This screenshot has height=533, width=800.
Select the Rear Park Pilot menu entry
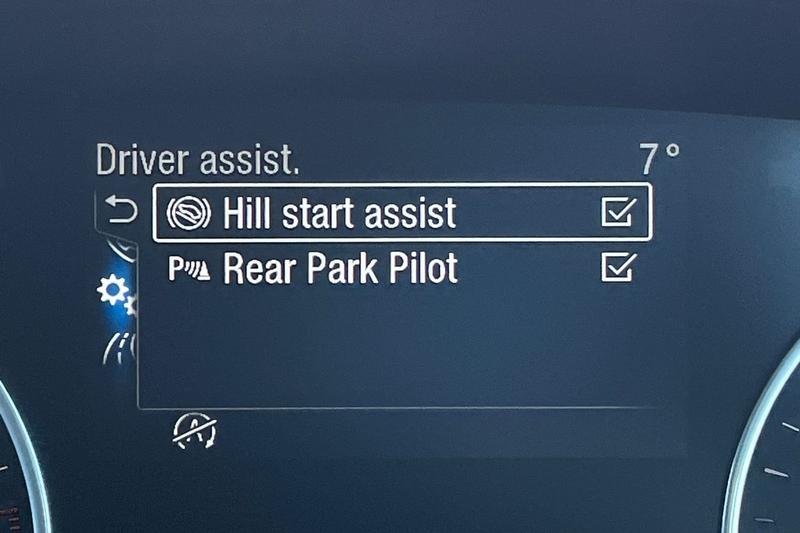340,269
